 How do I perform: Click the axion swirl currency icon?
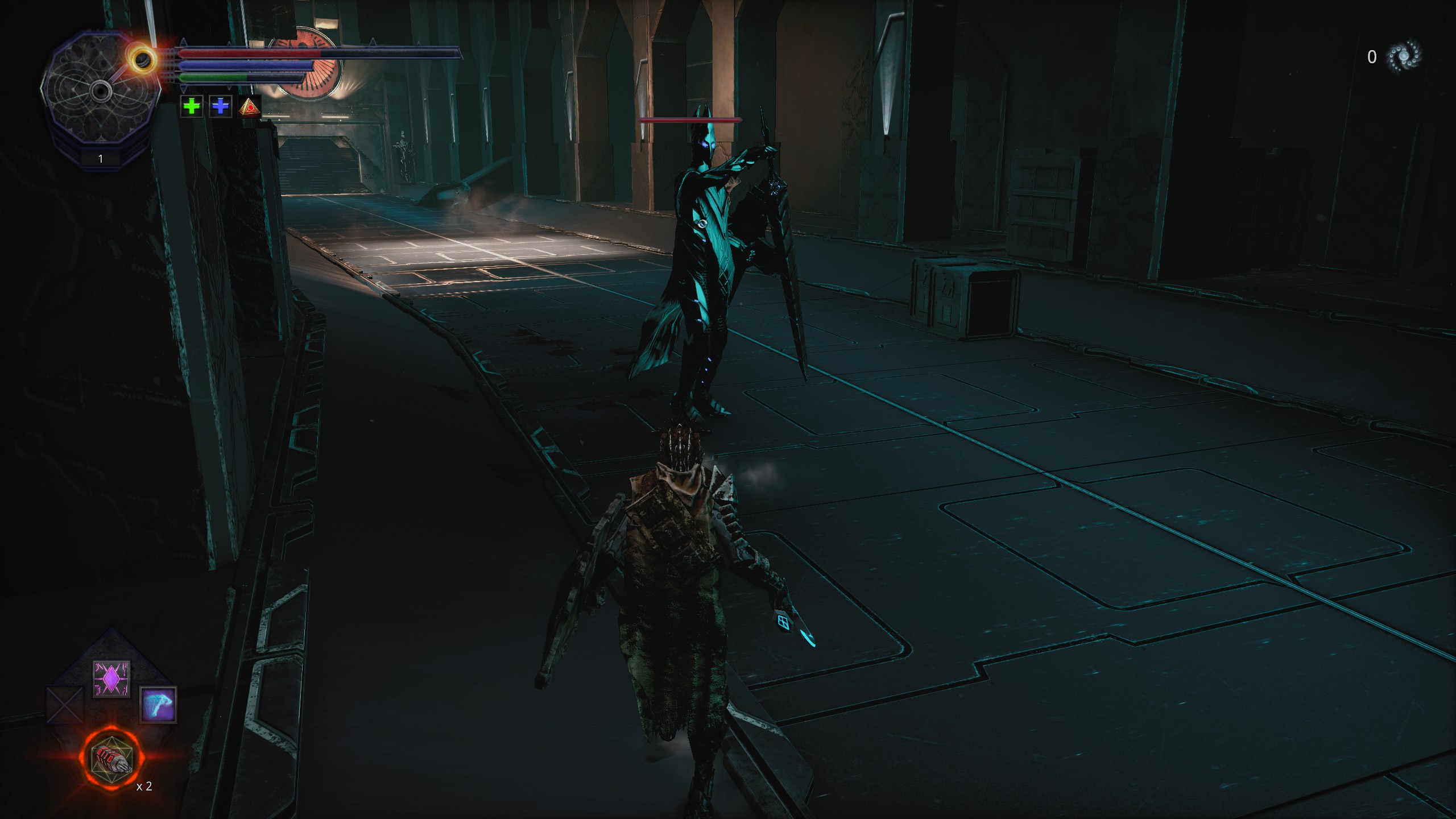click(x=1404, y=56)
